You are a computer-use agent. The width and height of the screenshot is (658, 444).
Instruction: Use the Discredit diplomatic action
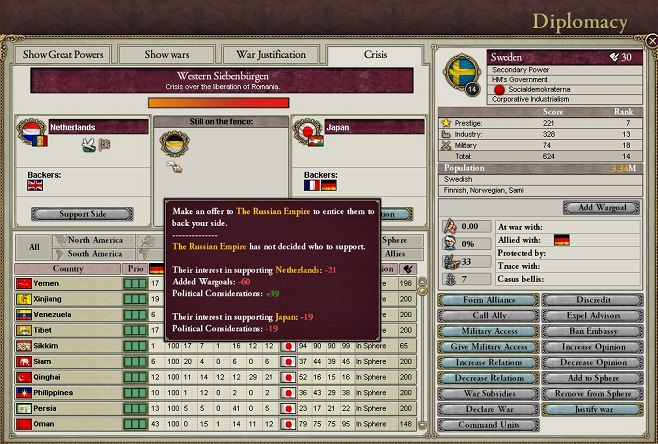(592, 300)
